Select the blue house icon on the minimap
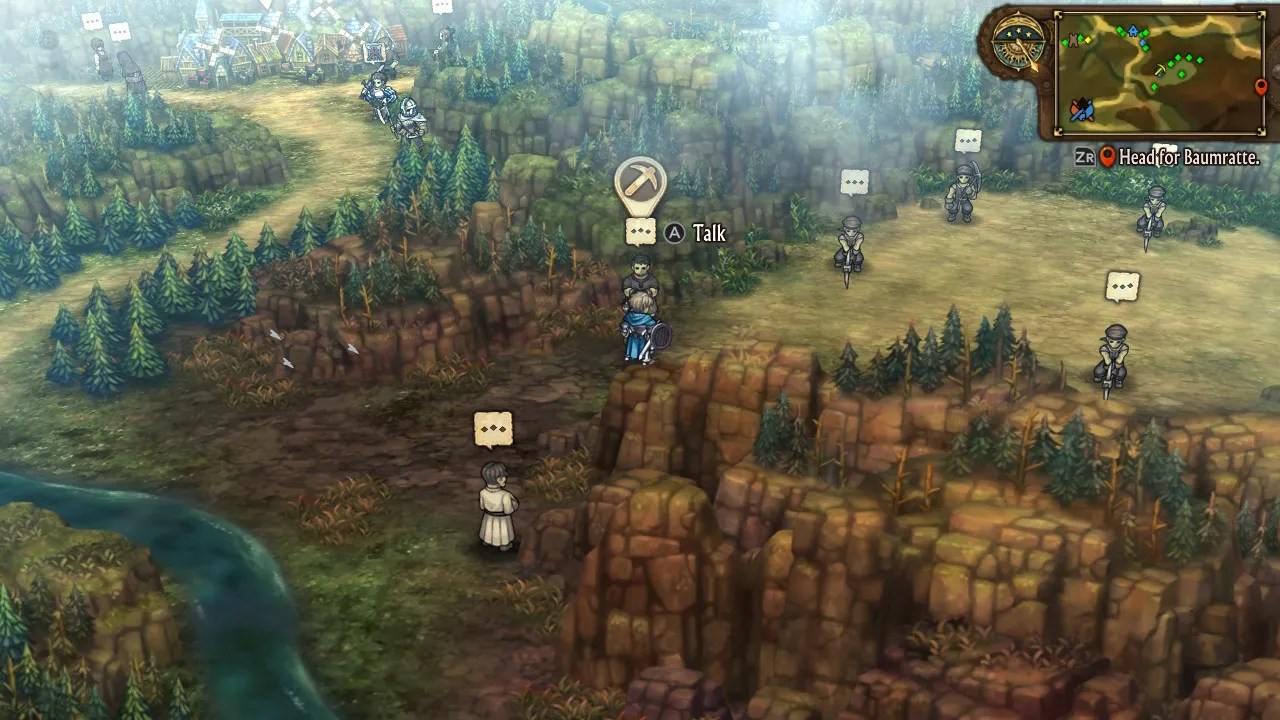The height and width of the screenshot is (720, 1280). tap(1132, 30)
